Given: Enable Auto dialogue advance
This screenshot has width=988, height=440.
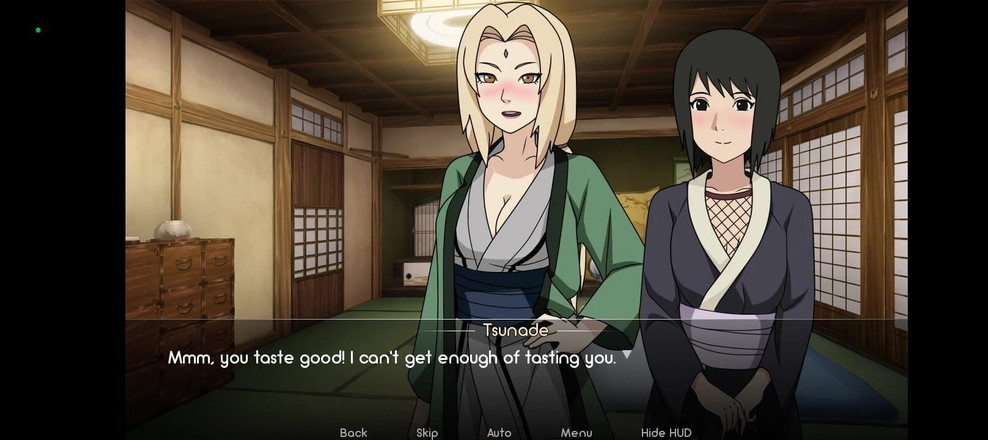Looking at the screenshot, I should click(x=499, y=432).
